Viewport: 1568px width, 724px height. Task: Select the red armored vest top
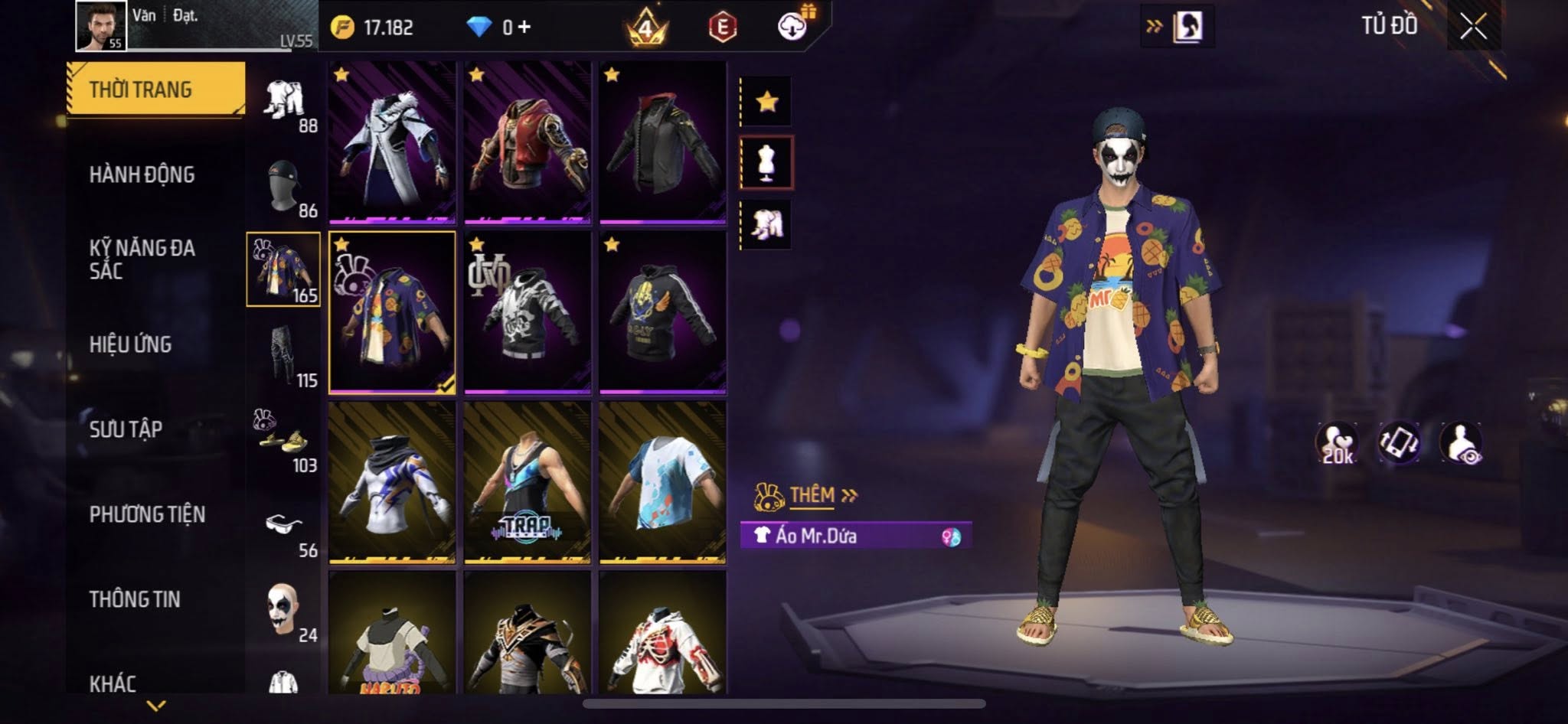click(528, 143)
